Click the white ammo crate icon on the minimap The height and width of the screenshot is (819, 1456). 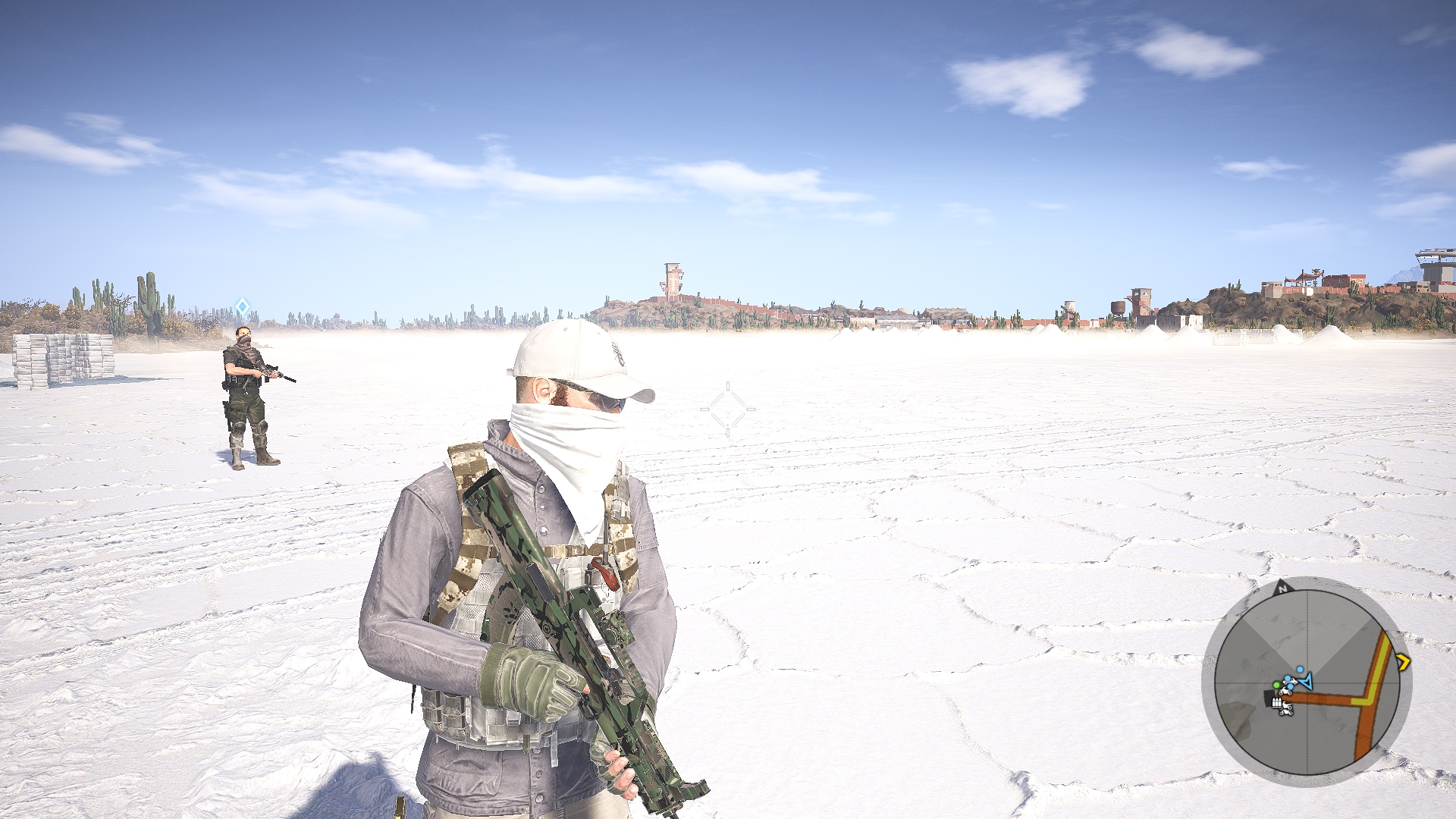1276,701
